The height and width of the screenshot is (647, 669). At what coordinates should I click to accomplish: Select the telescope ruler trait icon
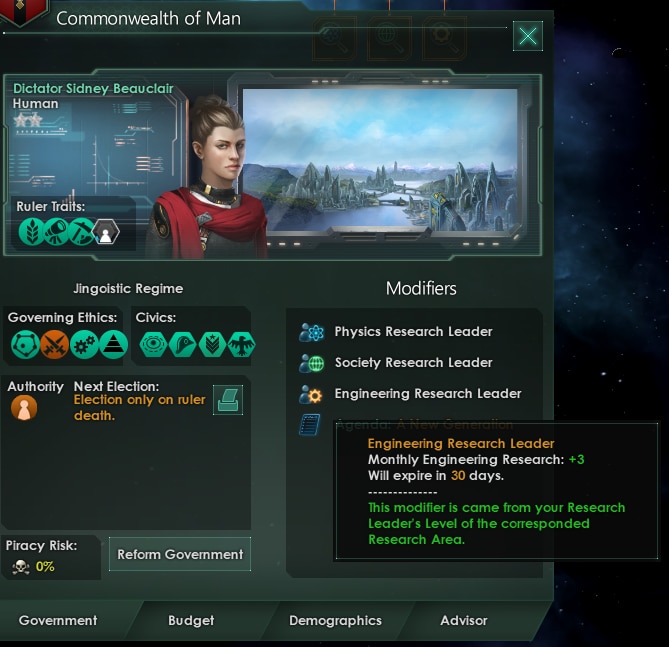56,232
